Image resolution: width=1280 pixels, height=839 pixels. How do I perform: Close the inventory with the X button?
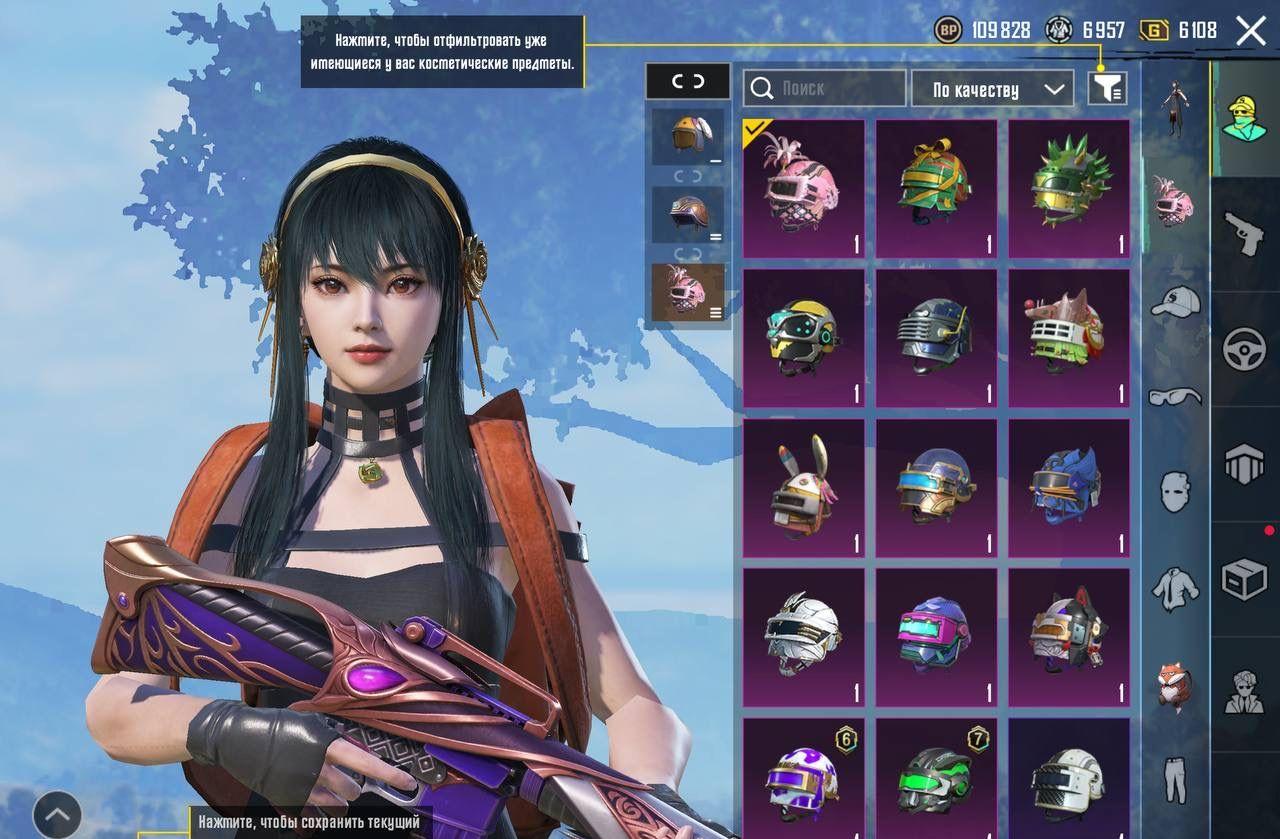pos(1250,31)
